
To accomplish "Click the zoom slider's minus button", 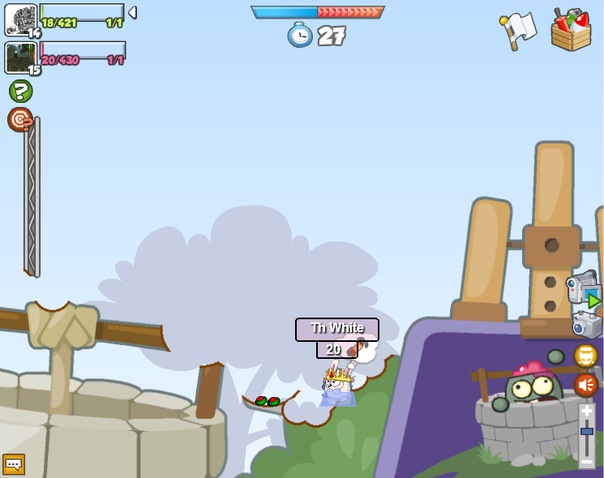I will [x=587, y=462].
